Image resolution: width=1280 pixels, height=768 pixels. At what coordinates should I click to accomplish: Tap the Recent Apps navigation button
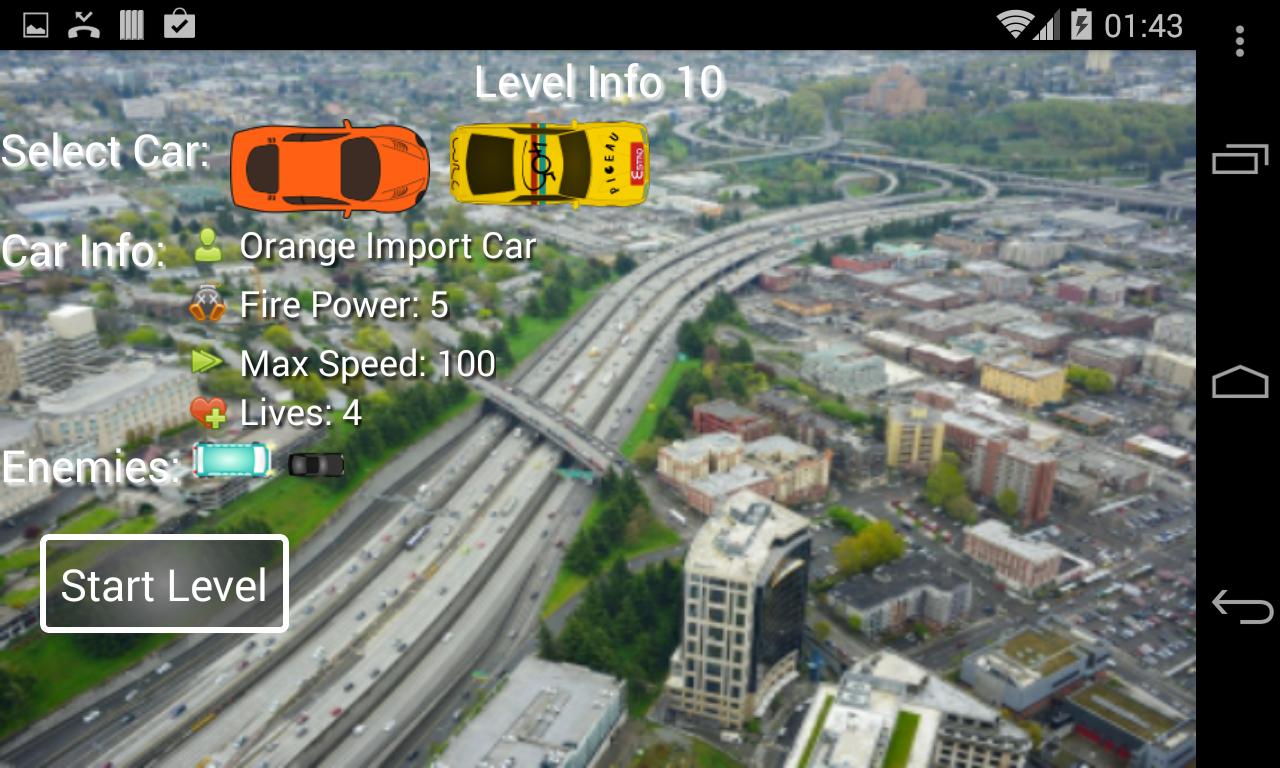coord(1238,160)
